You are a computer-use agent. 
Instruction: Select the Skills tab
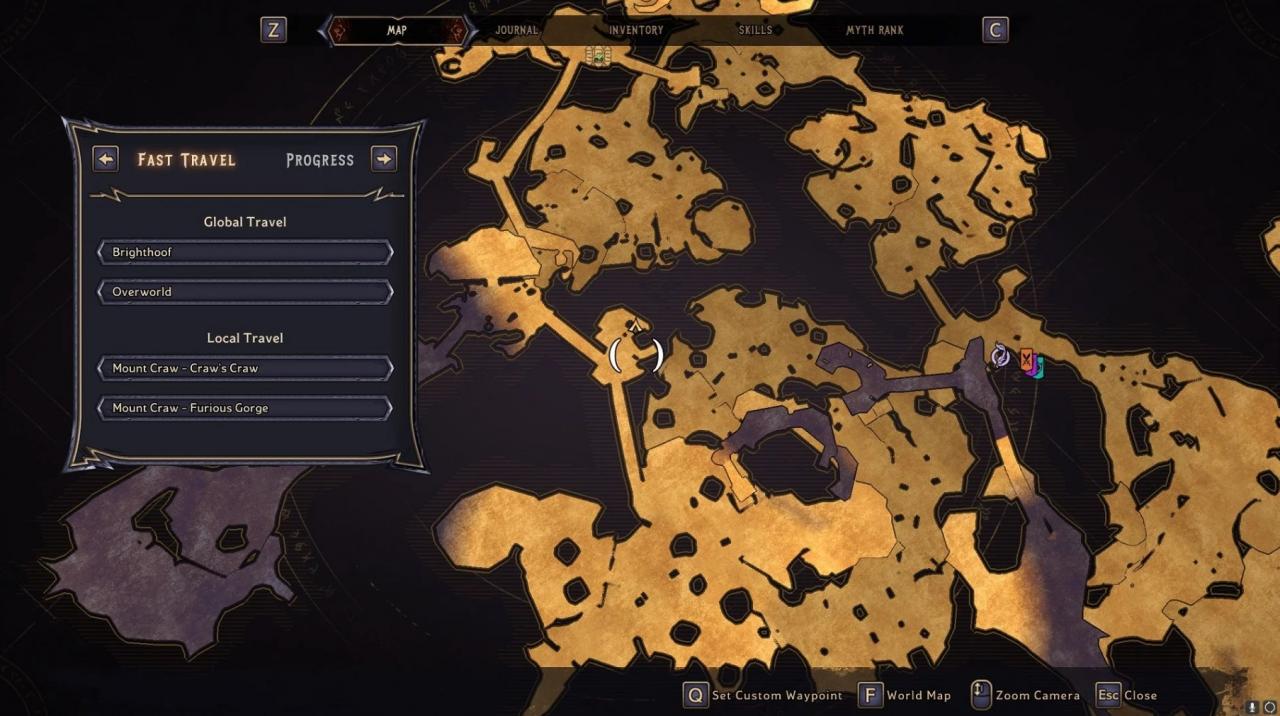pos(755,30)
